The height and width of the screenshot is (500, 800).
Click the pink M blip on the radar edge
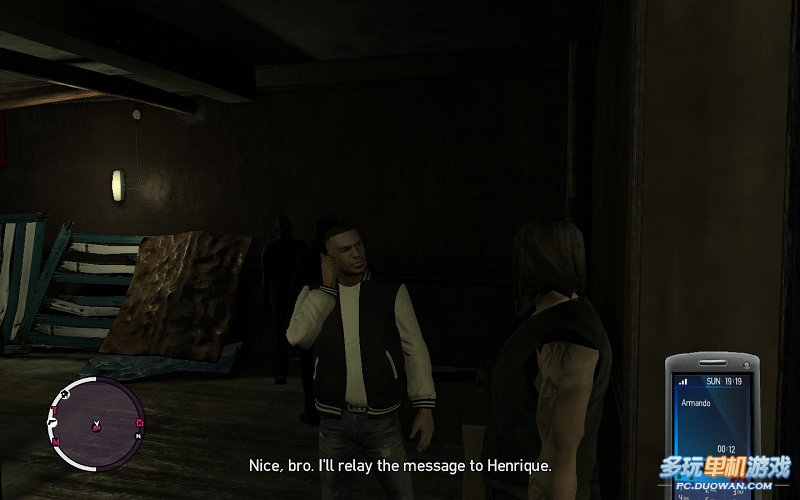tap(57, 441)
